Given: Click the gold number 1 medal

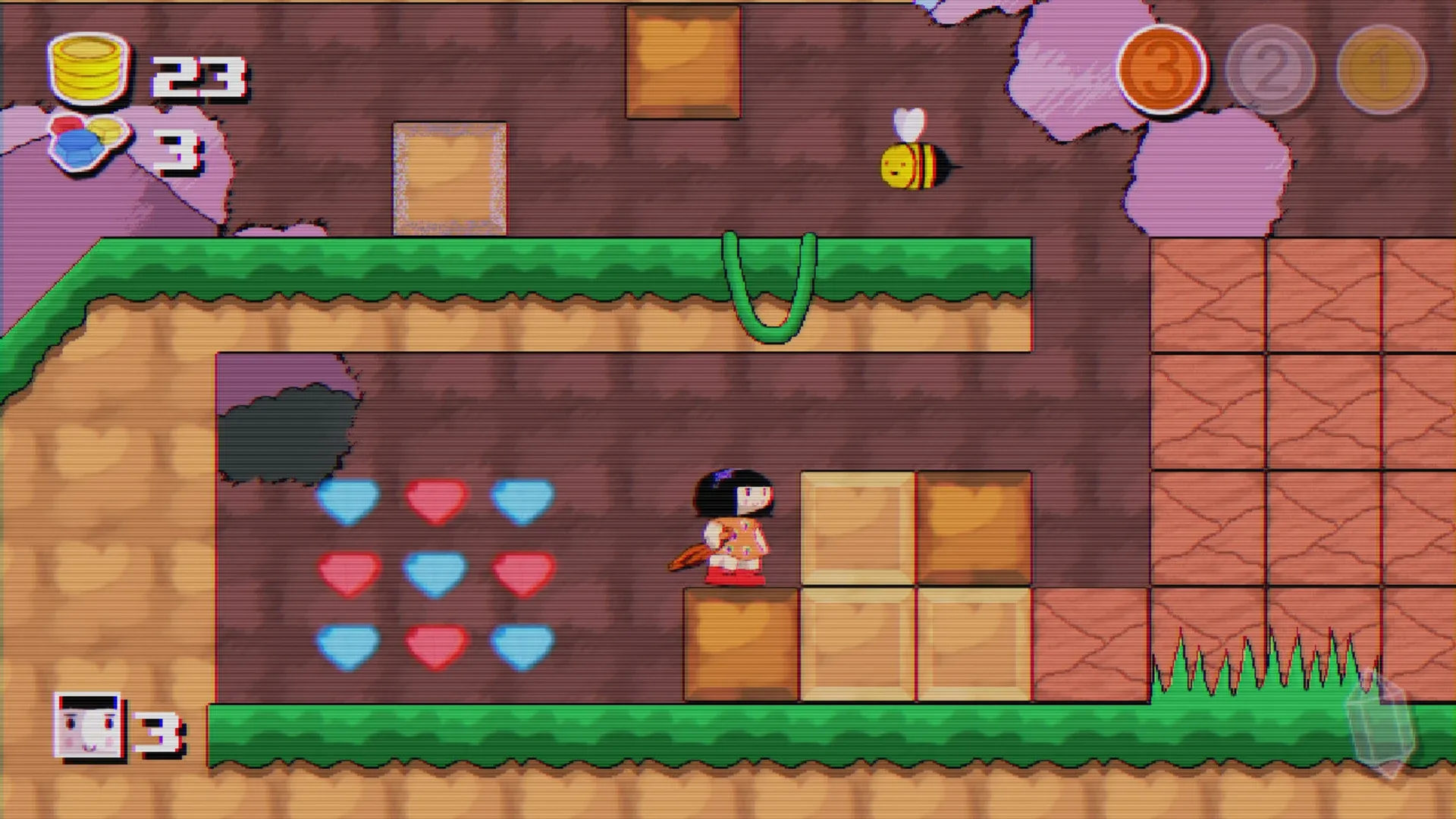Looking at the screenshot, I should [x=1380, y=70].
